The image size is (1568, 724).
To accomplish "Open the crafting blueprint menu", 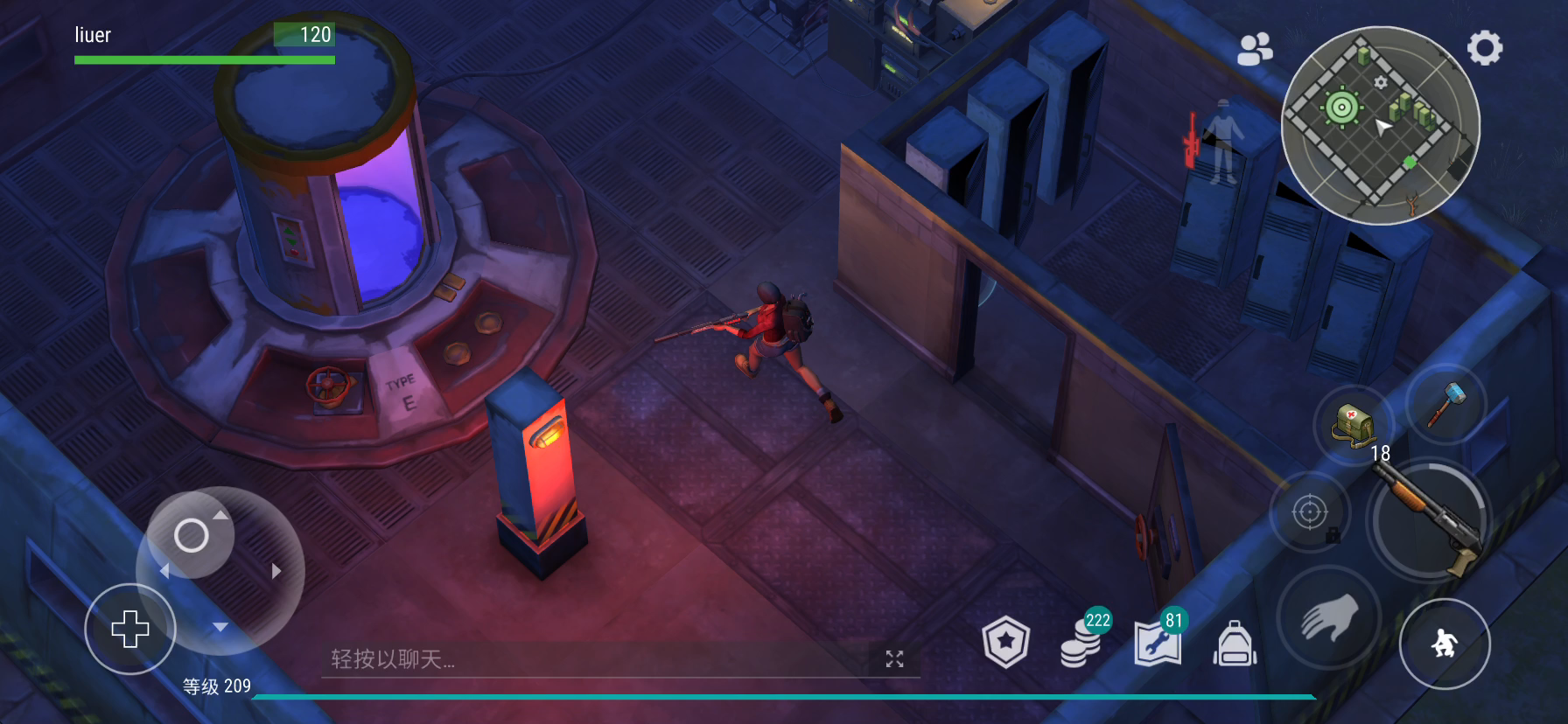I will tap(1158, 643).
